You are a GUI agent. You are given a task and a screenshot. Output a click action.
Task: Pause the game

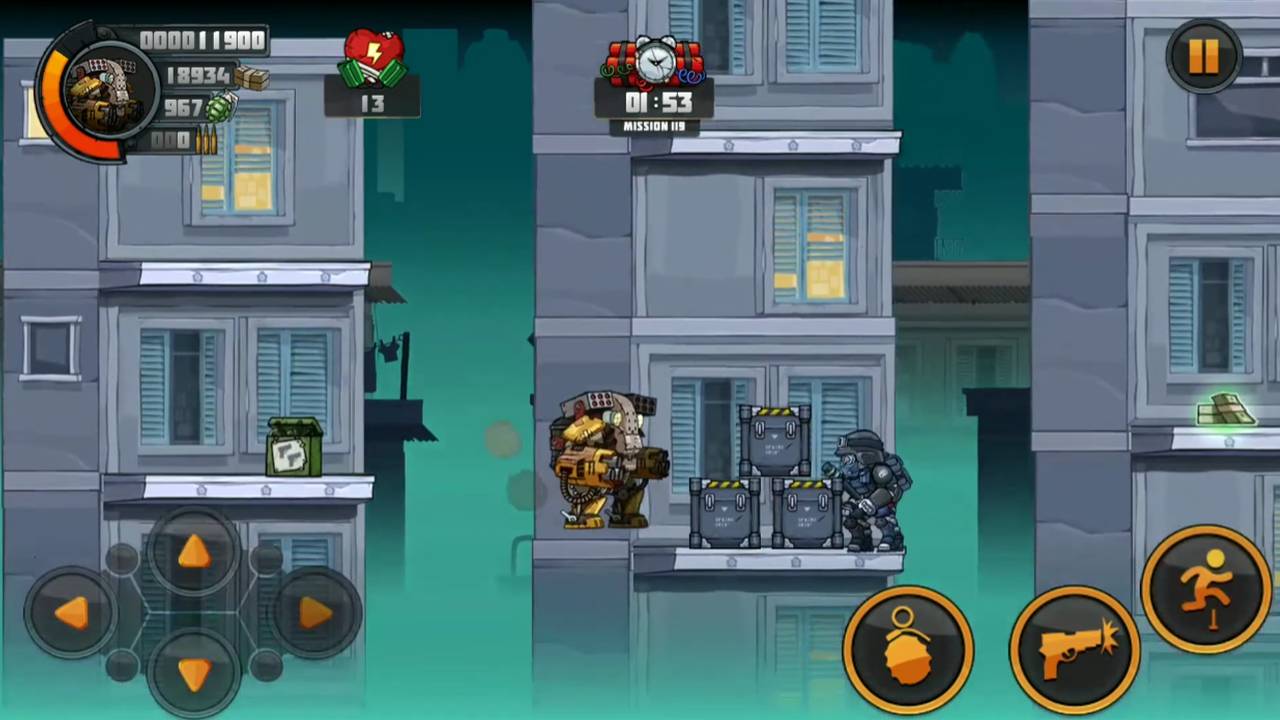coord(1203,56)
